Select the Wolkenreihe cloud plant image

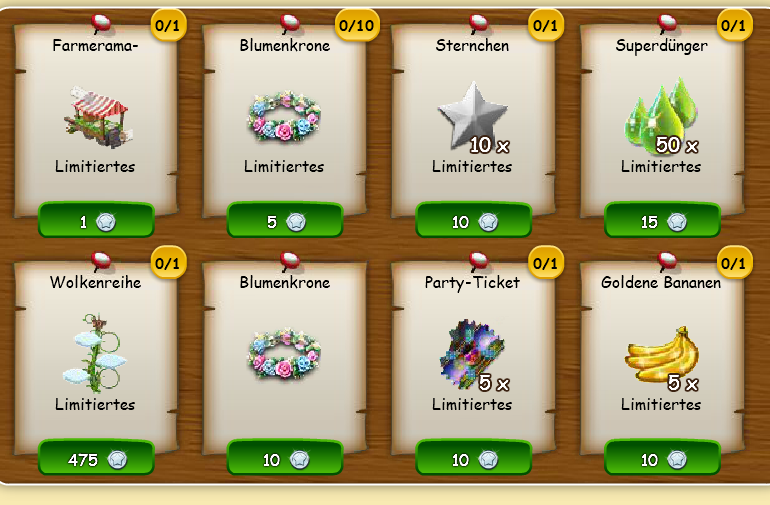pos(95,350)
